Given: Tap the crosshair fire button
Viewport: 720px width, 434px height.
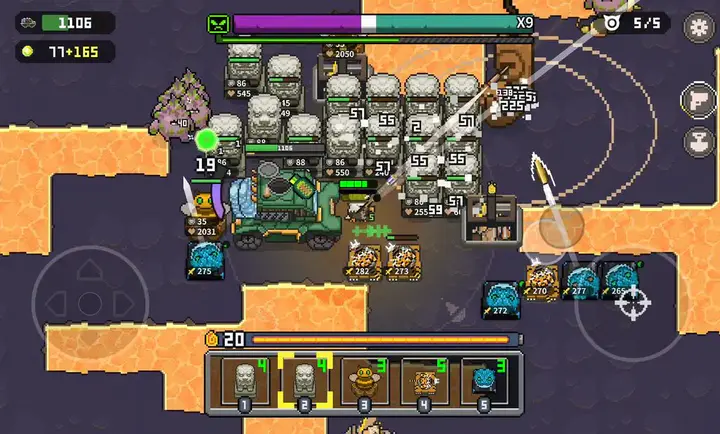Looking at the screenshot, I should [x=636, y=300].
